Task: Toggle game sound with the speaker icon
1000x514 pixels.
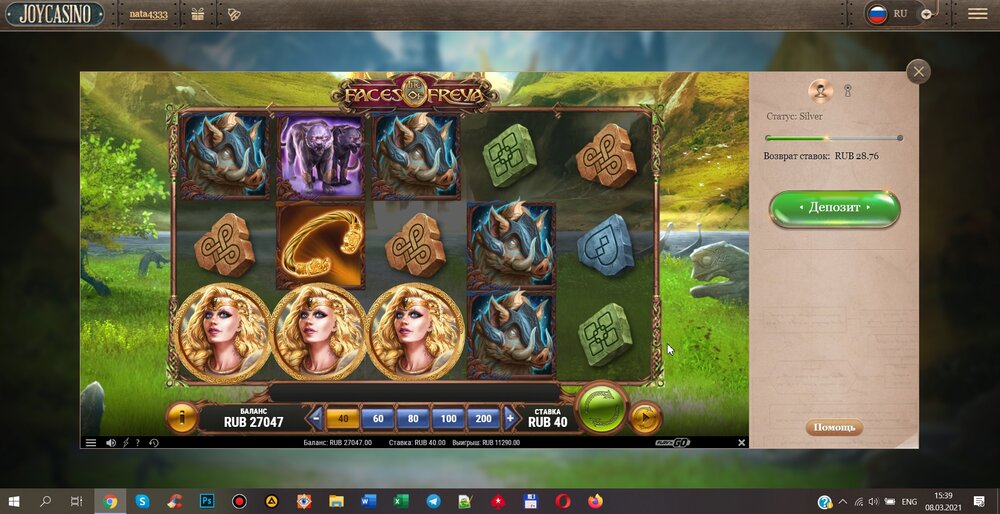Action: (x=110, y=442)
